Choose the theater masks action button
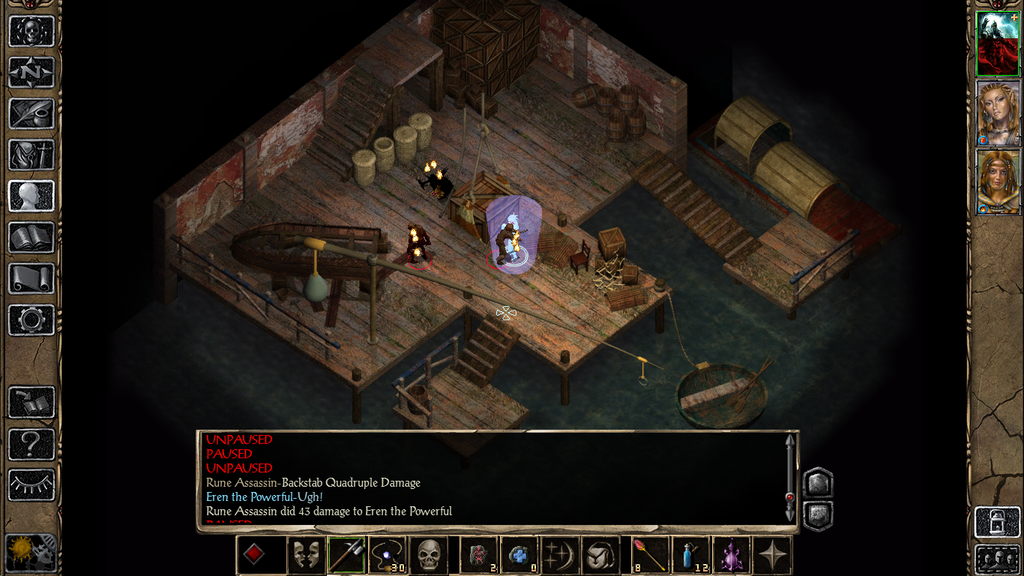Image resolution: width=1024 pixels, height=576 pixels. [305, 555]
